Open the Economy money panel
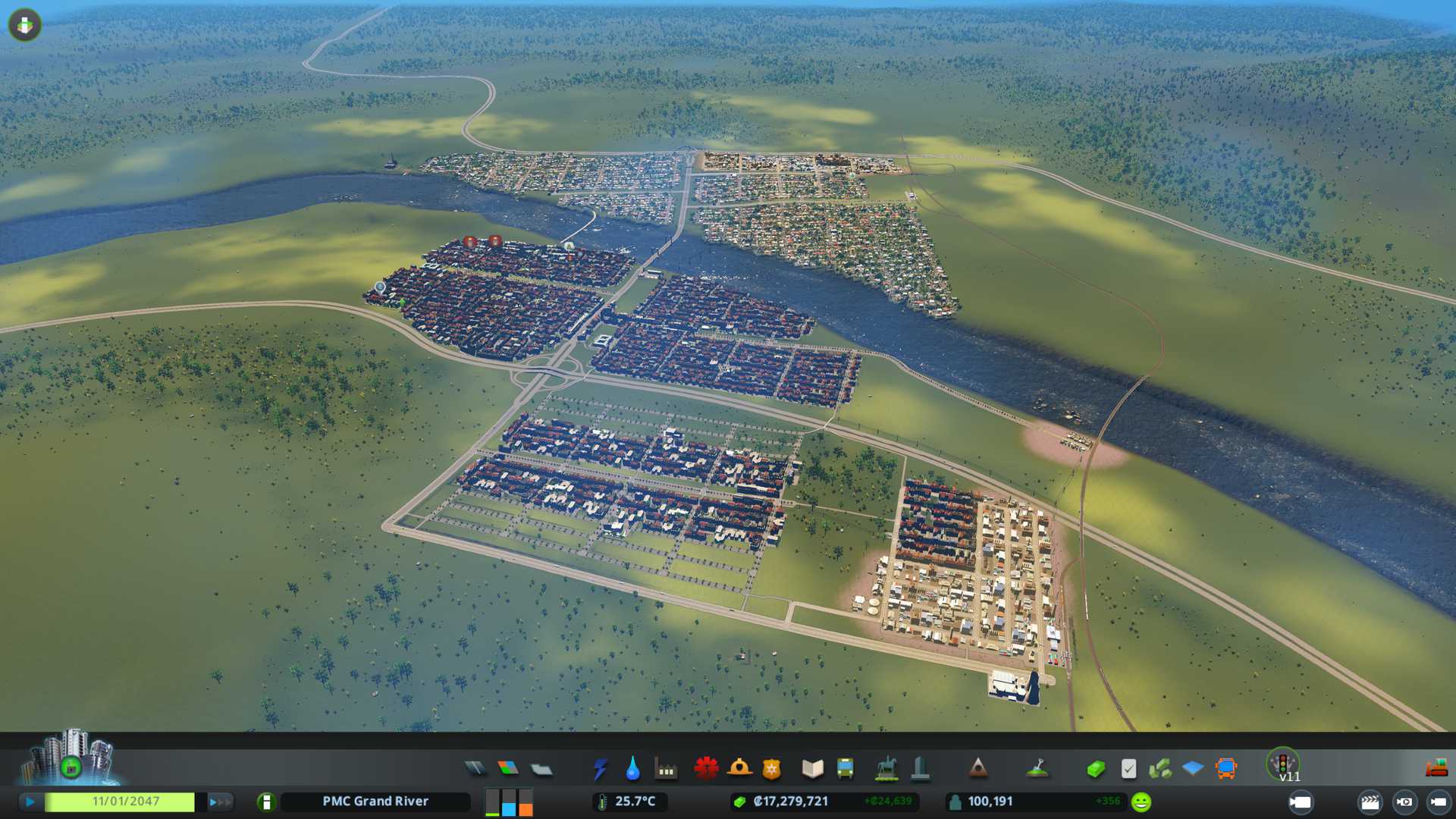 (x=1095, y=769)
